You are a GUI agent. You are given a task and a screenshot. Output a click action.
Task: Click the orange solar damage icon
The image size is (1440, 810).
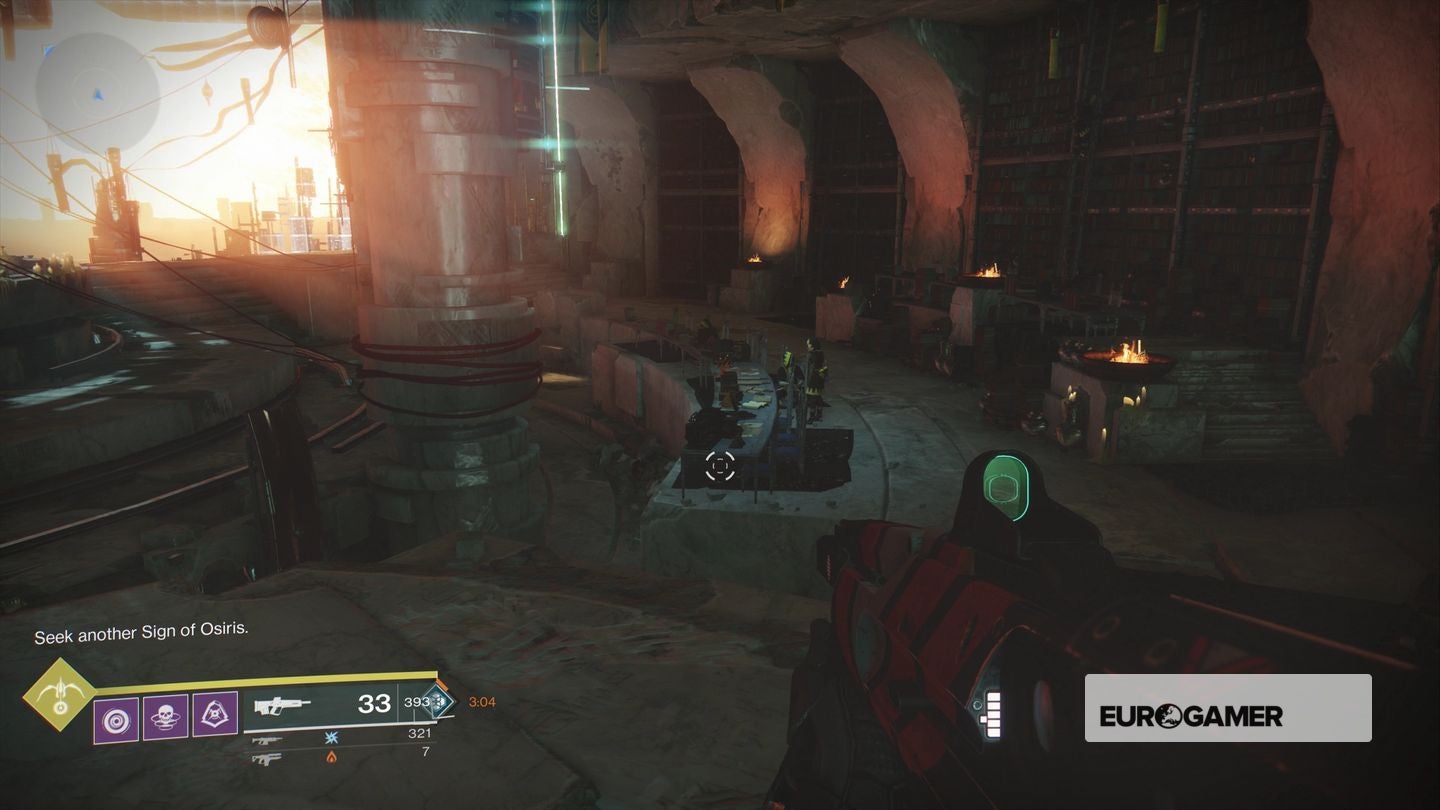click(x=331, y=757)
